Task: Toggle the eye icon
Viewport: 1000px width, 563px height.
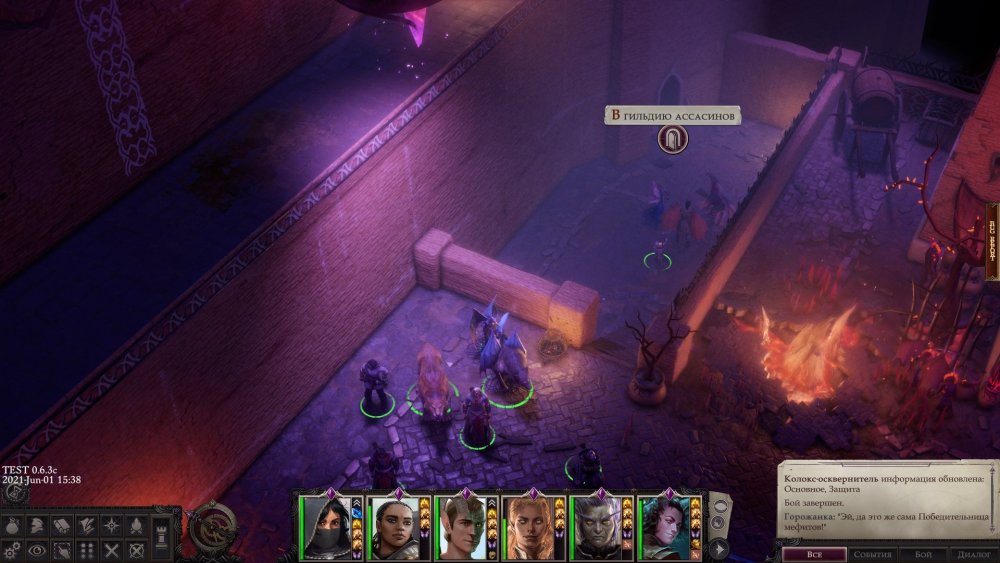Action: click(38, 550)
